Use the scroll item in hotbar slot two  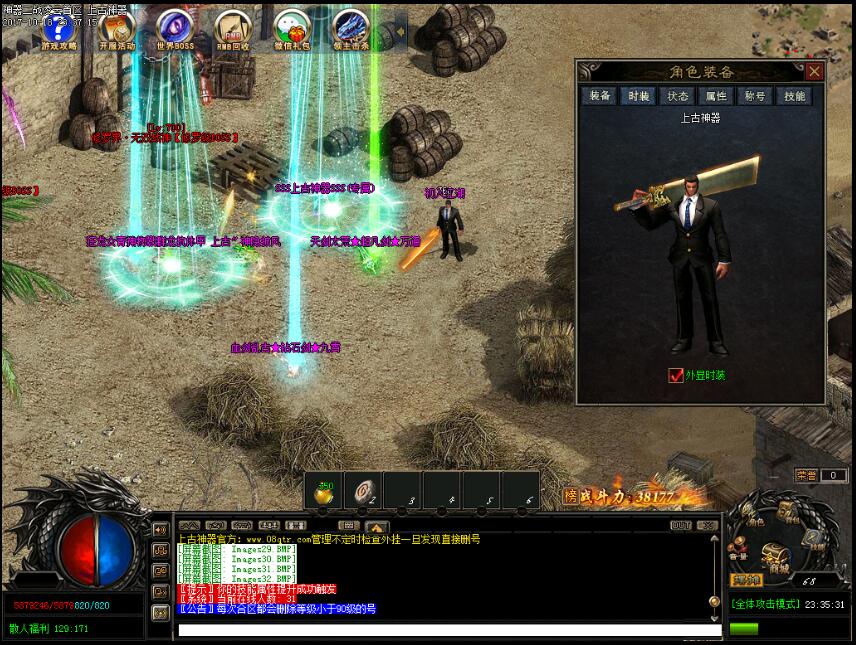[363, 491]
